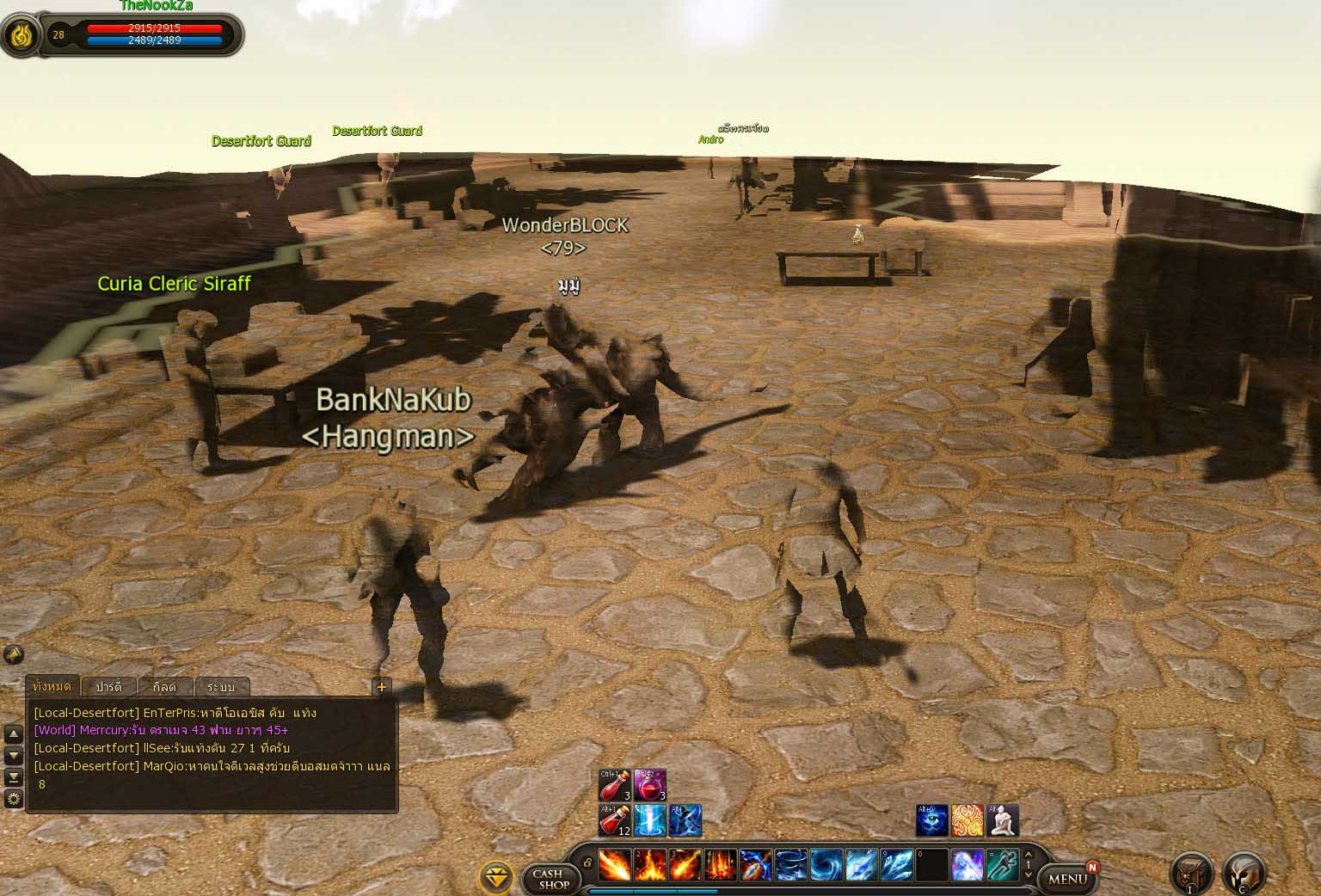This screenshot has width=1321, height=896.
Task: Activate the sitting figure rest skill
Action: (x=1002, y=820)
